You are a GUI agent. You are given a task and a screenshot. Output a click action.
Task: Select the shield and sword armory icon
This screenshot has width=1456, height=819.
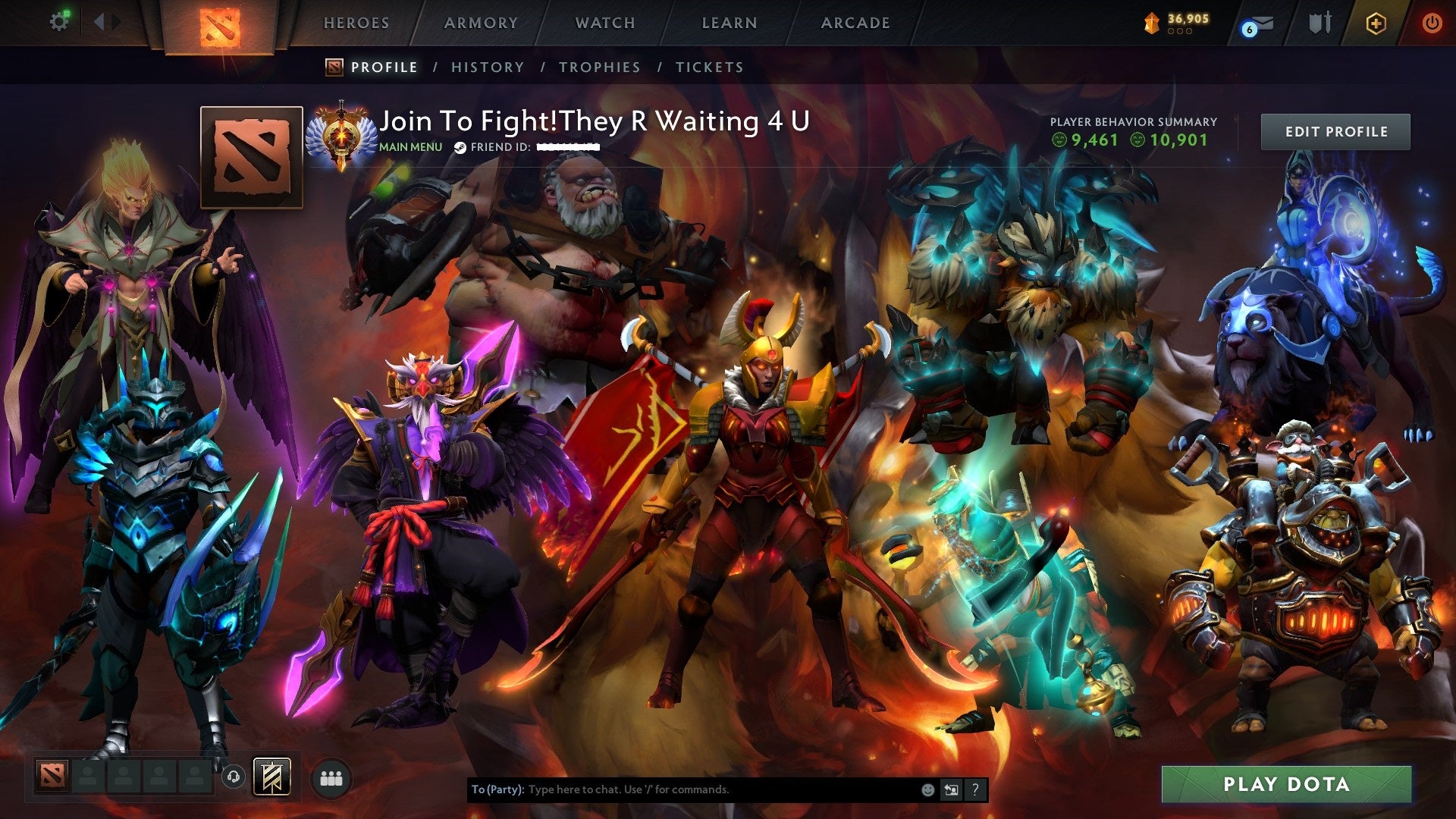[1319, 23]
